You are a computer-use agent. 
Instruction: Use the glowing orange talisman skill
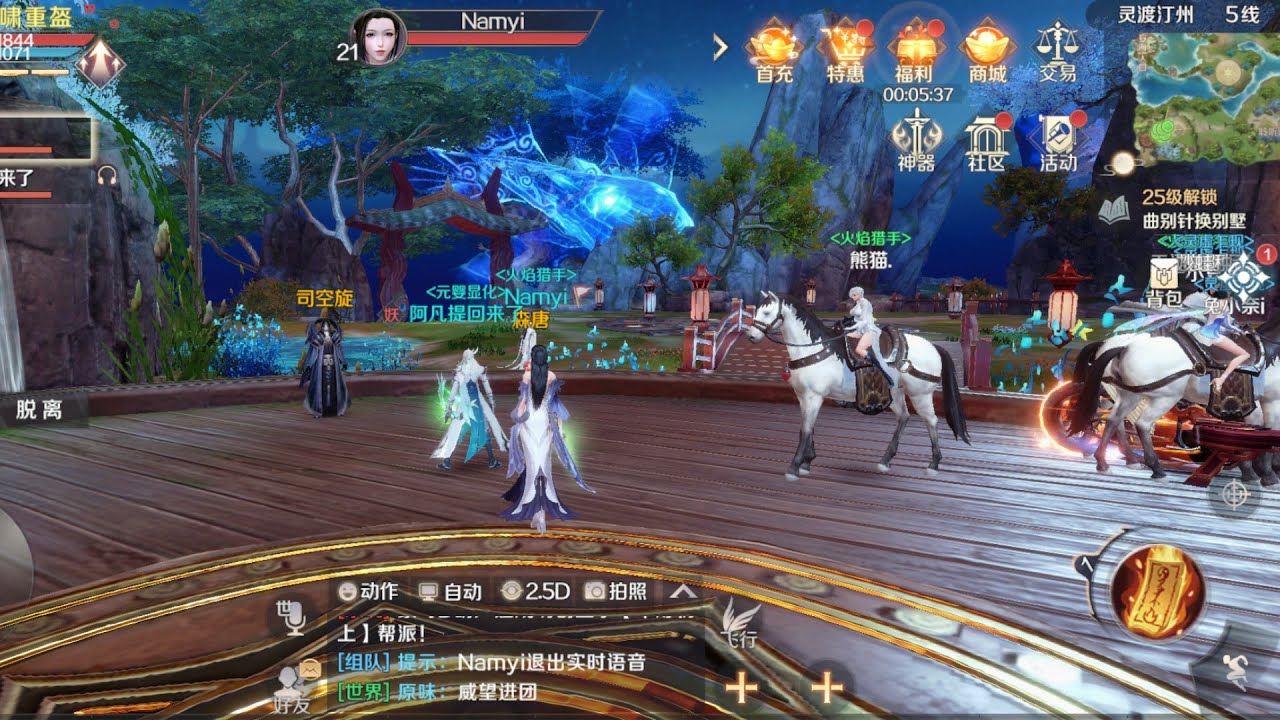[1157, 592]
